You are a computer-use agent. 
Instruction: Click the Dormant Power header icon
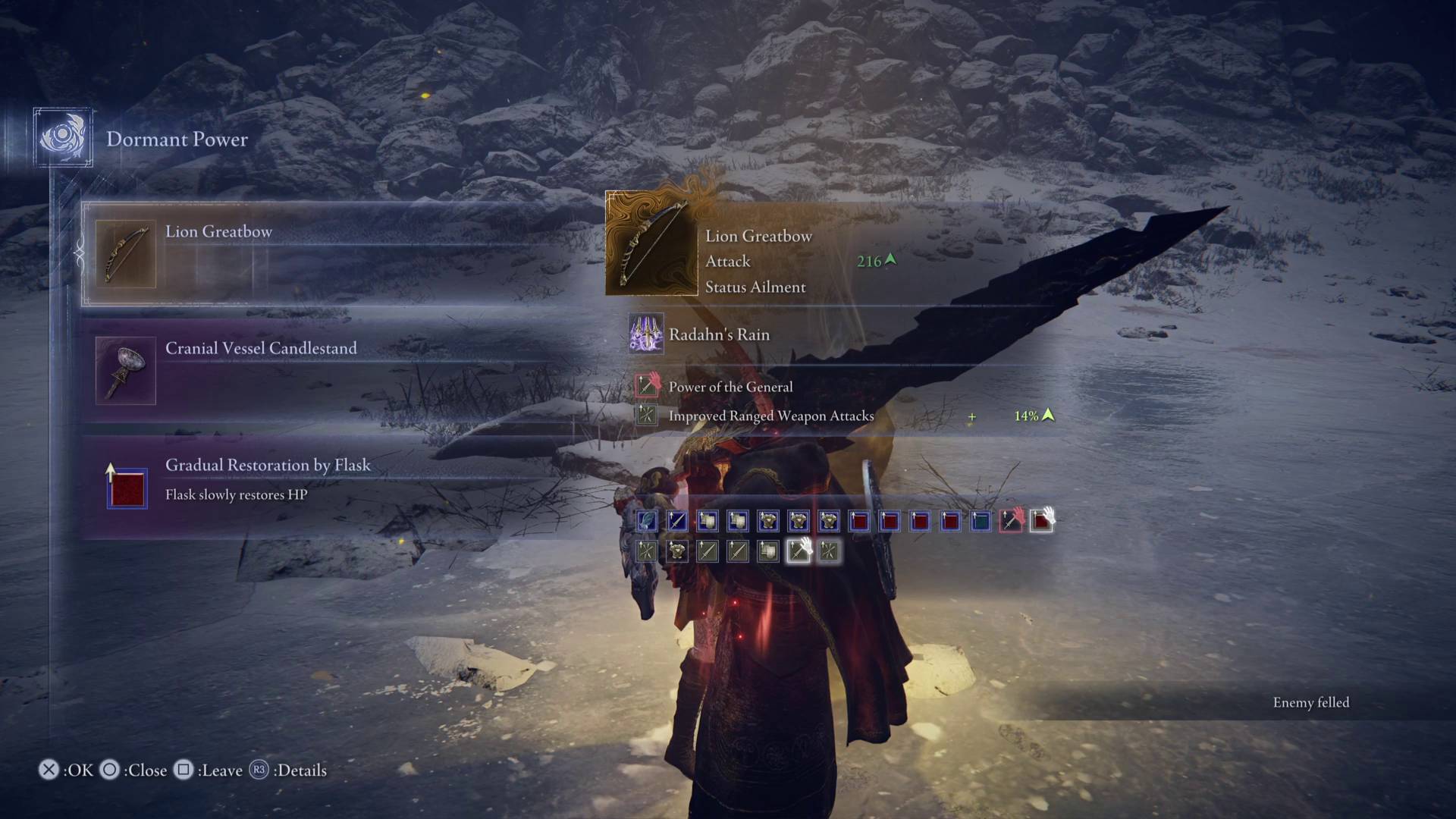(63, 137)
